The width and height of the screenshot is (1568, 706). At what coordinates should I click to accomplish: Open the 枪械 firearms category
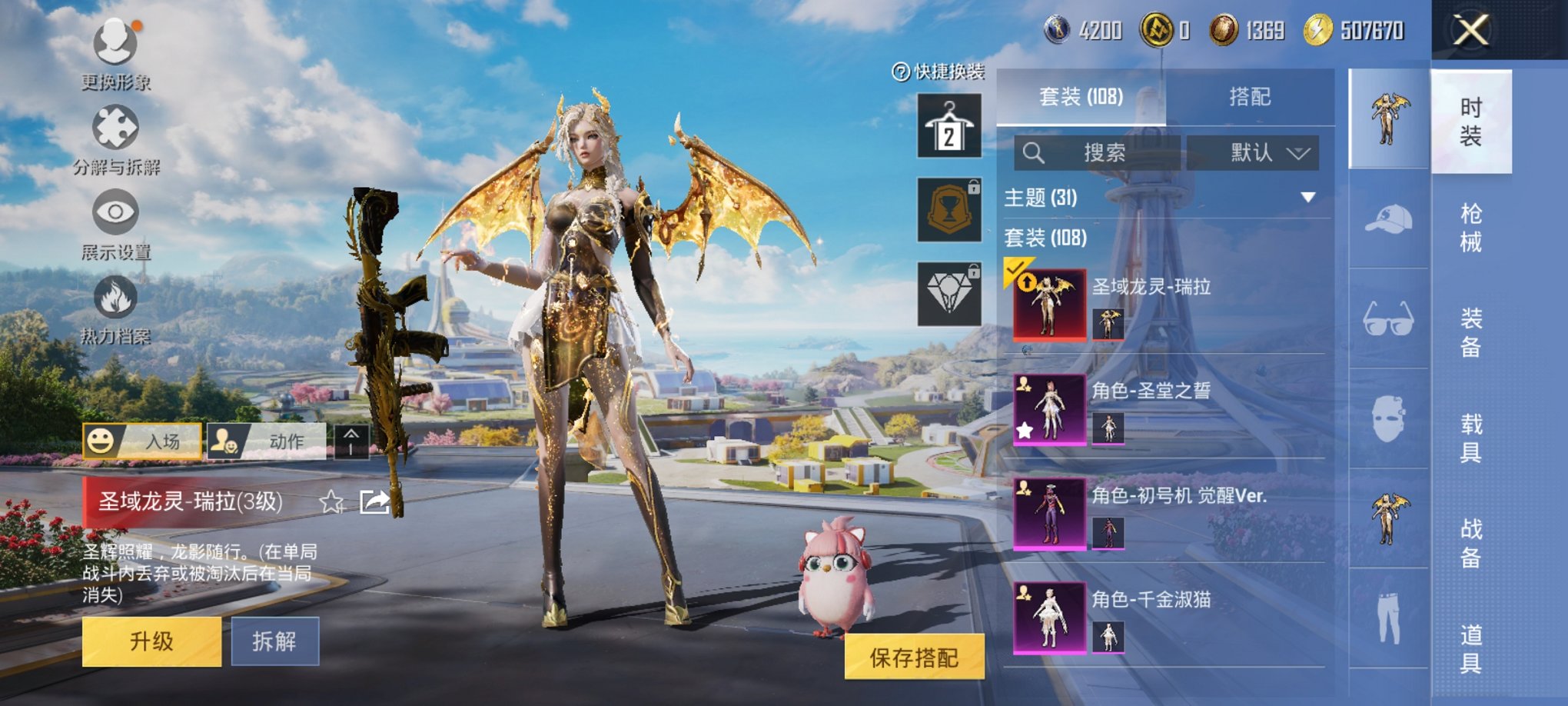coord(1470,228)
